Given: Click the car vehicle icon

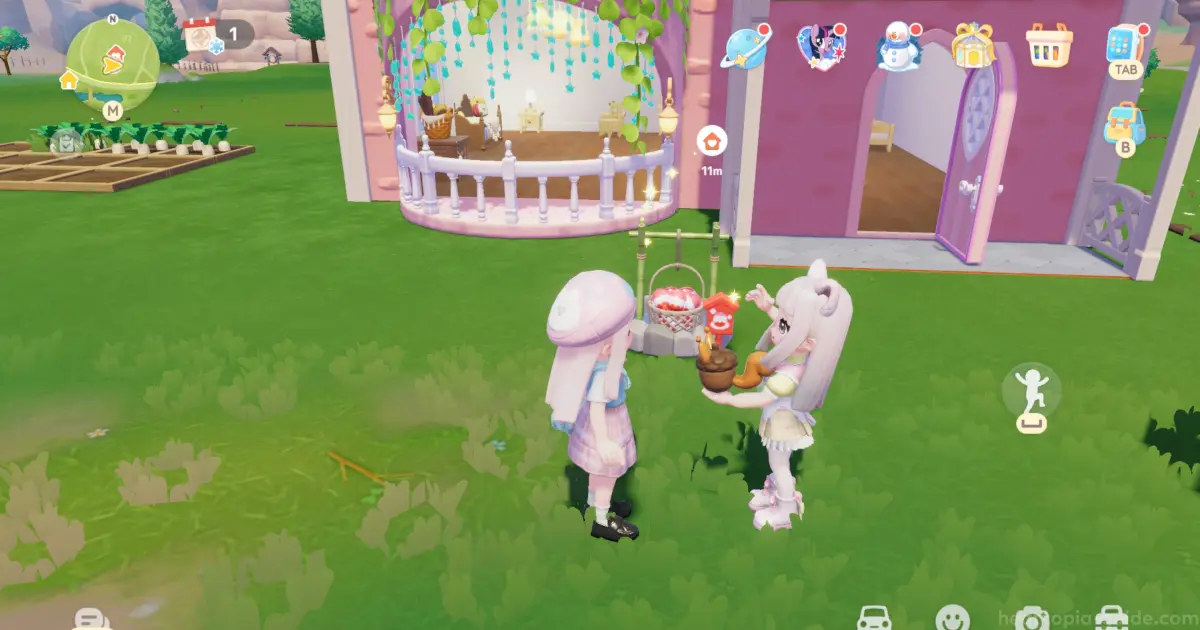Looking at the screenshot, I should click(x=875, y=619).
